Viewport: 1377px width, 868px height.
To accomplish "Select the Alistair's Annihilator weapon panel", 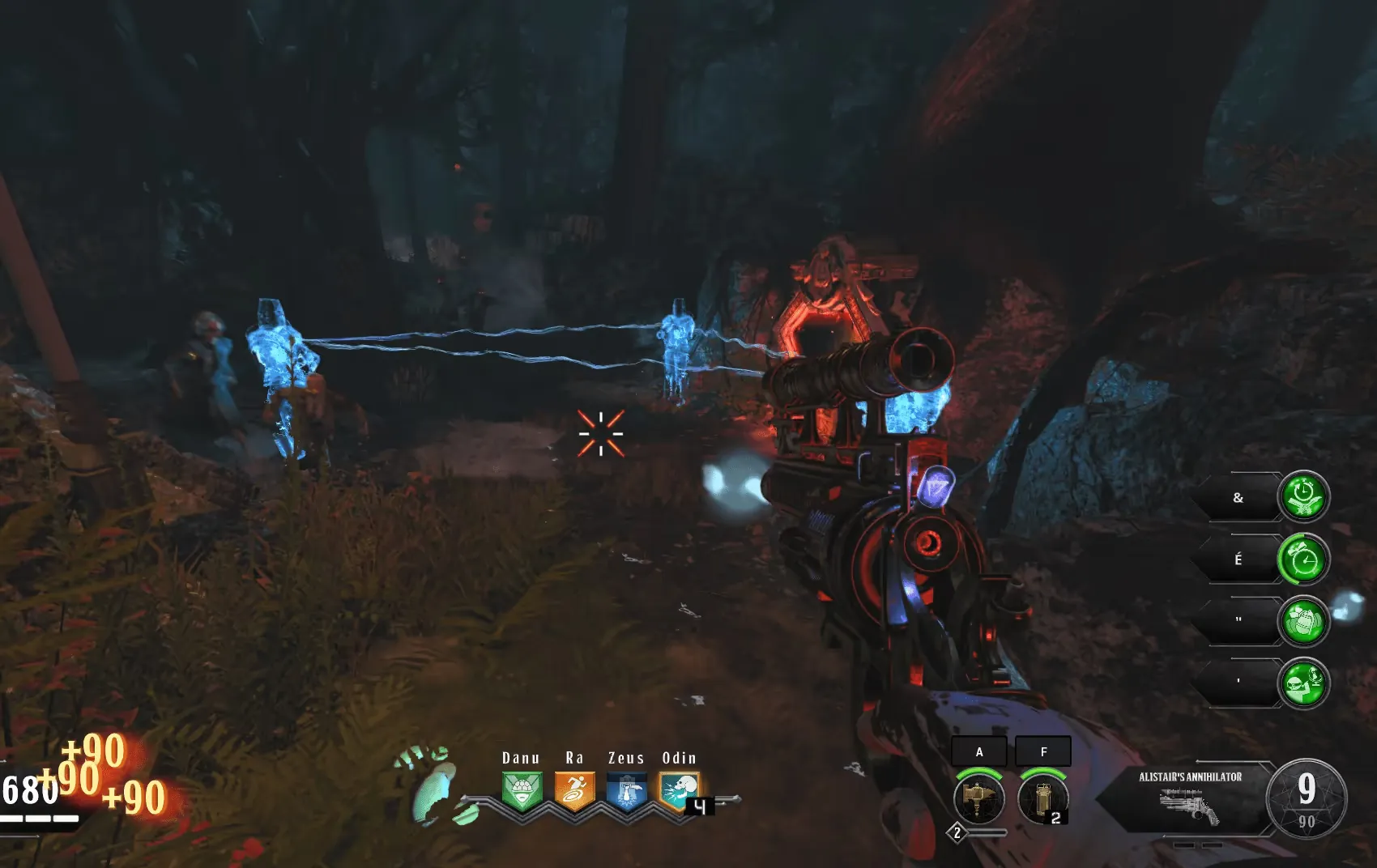I will click(1189, 799).
